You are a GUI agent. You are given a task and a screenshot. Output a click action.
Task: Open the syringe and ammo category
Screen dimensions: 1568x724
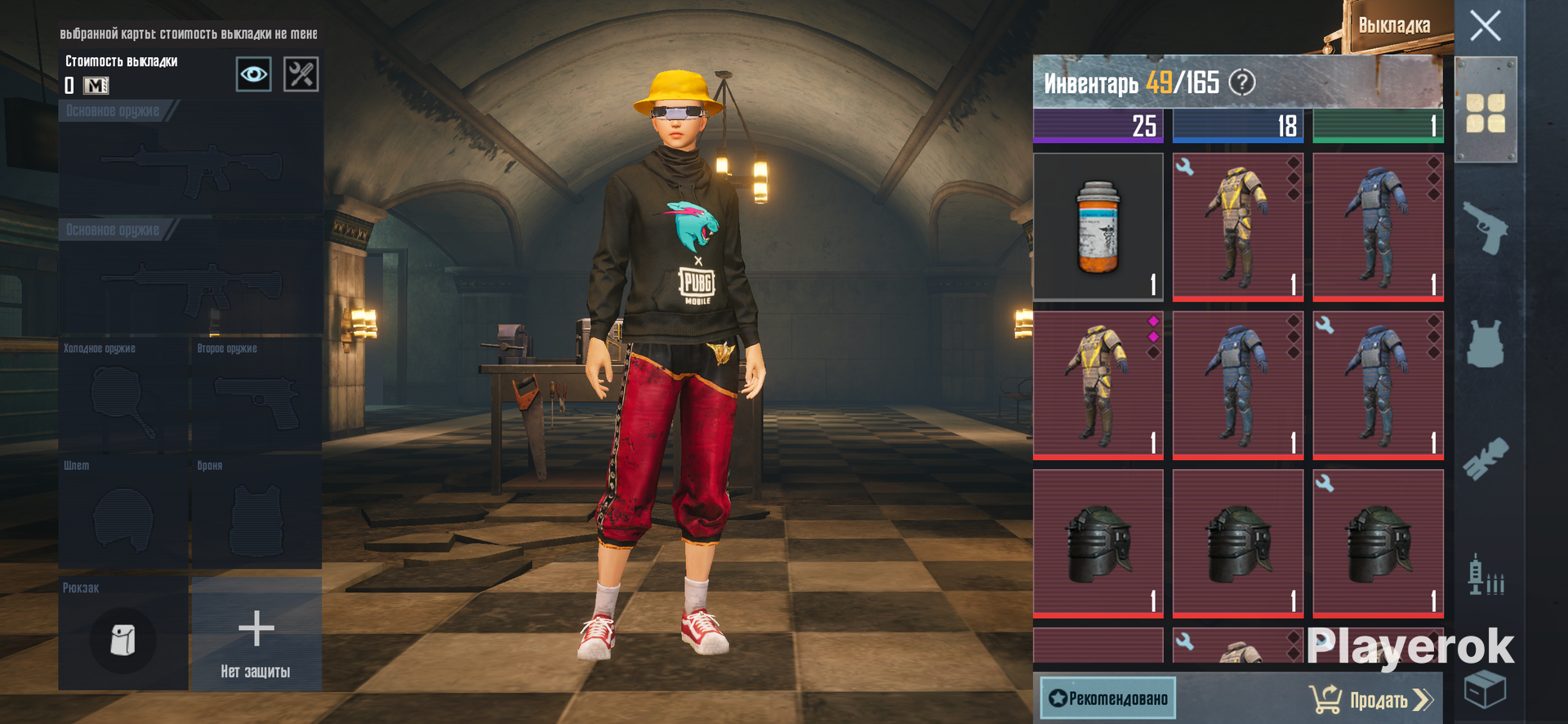coord(1485,574)
